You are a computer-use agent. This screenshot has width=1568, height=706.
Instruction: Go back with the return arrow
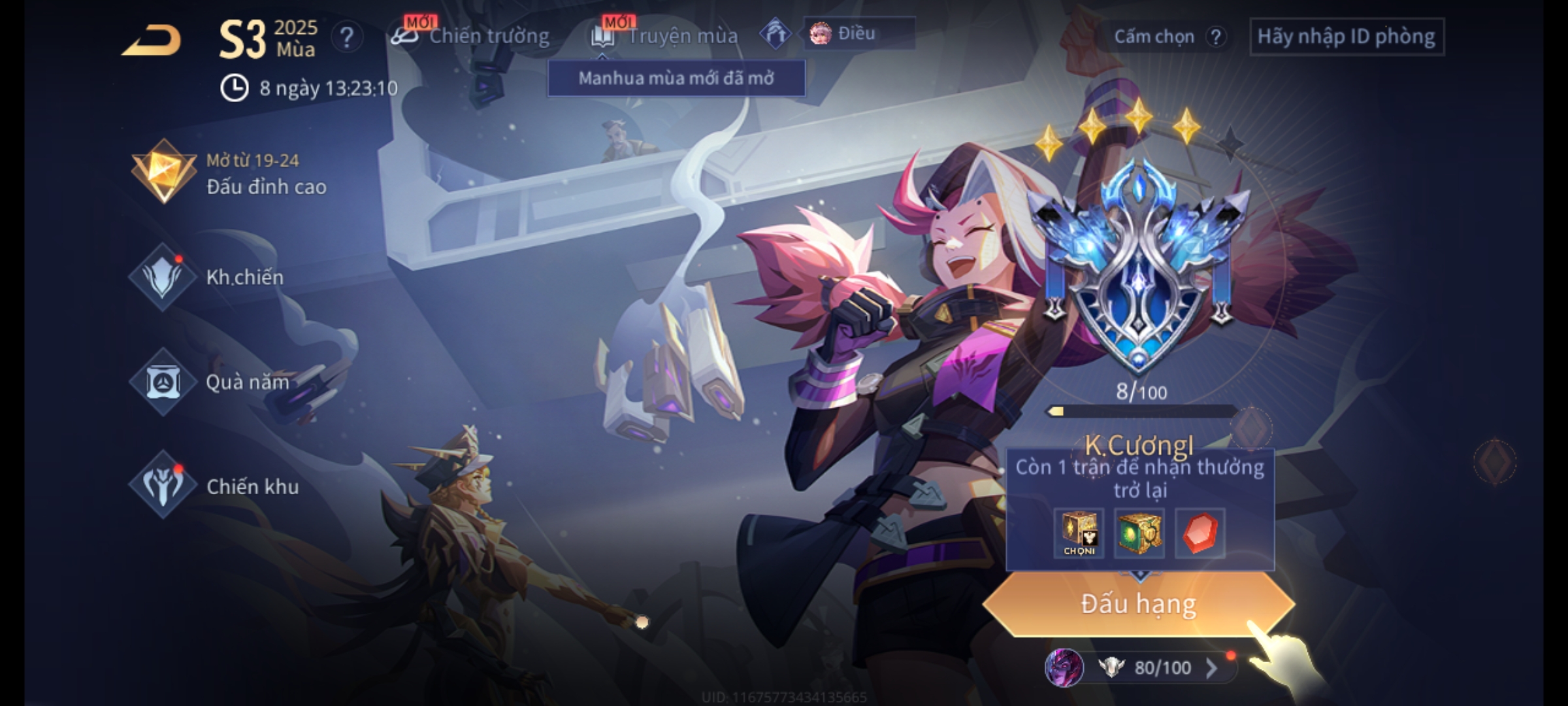coord(152,41)
